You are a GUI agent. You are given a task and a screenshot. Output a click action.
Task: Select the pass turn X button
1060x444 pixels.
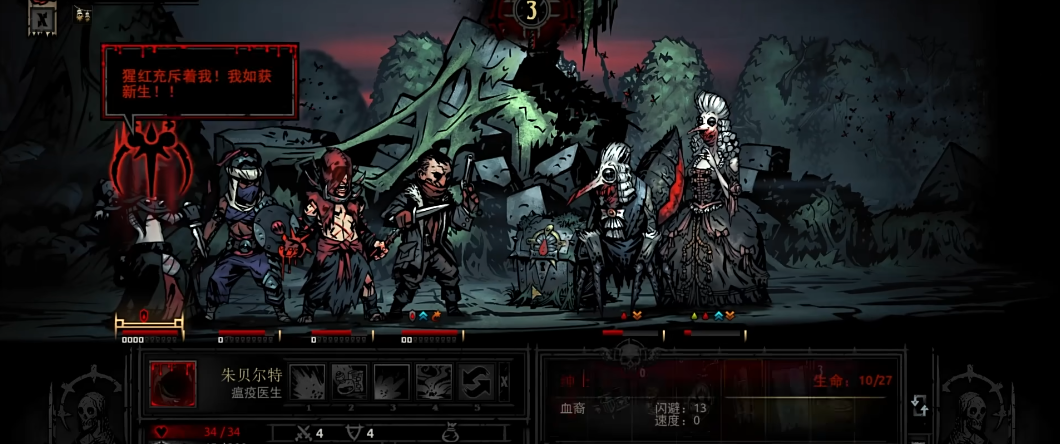504,381
